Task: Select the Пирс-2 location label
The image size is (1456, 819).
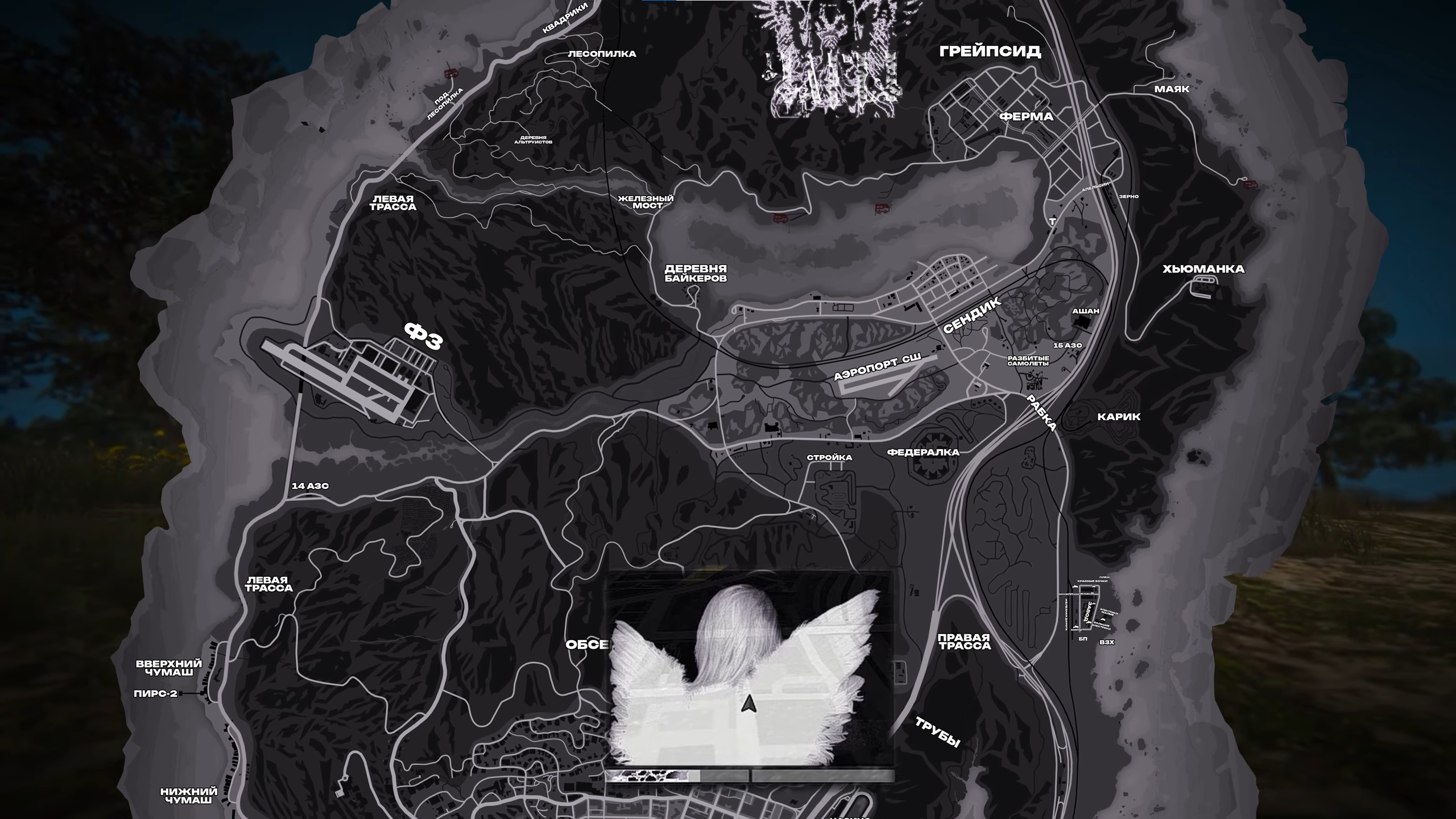Action: [x=155, y=694]
